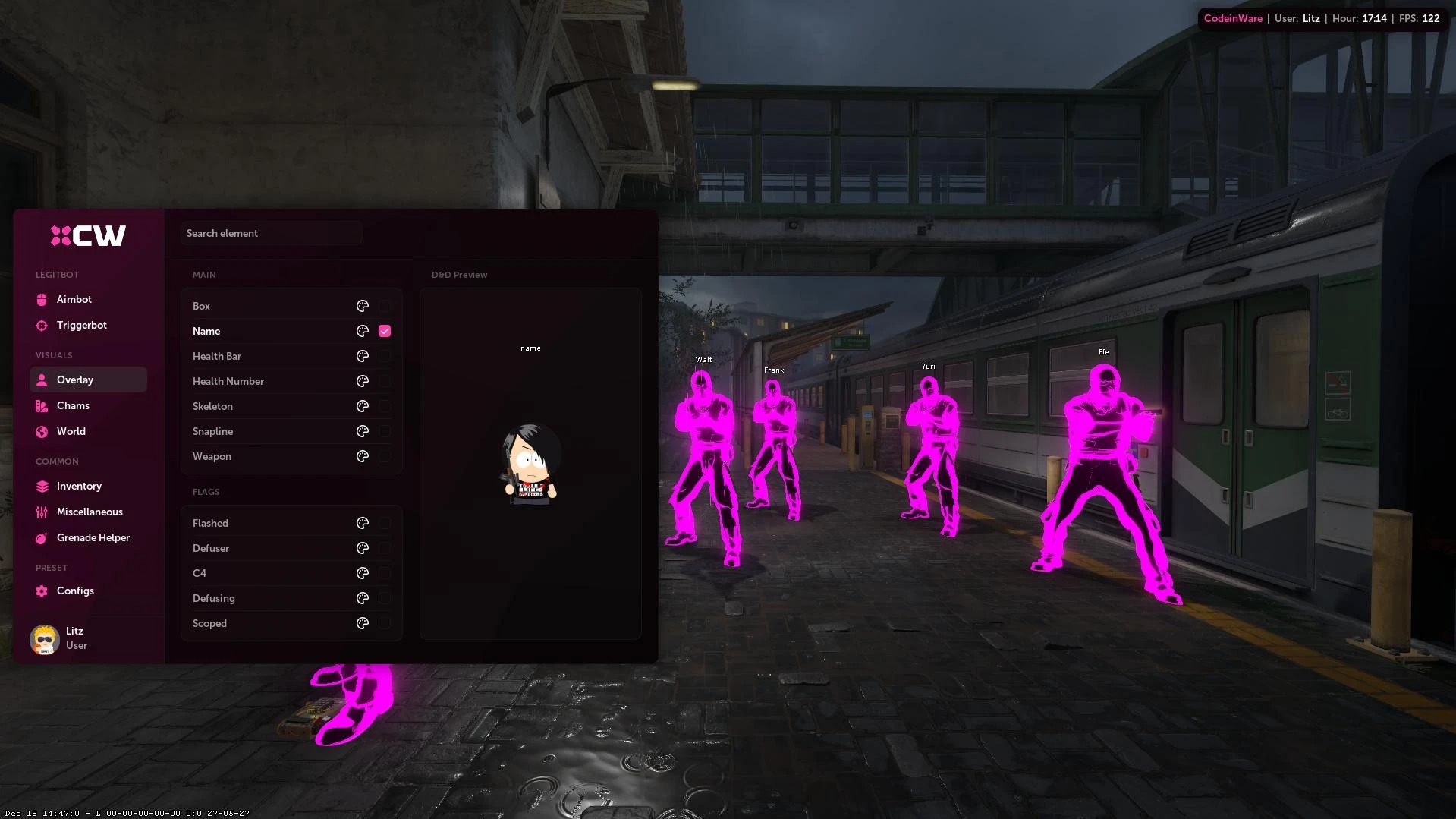Enable the Flashed flag checkbox
The image size is (1456, 819).
[x=385, y=523]
